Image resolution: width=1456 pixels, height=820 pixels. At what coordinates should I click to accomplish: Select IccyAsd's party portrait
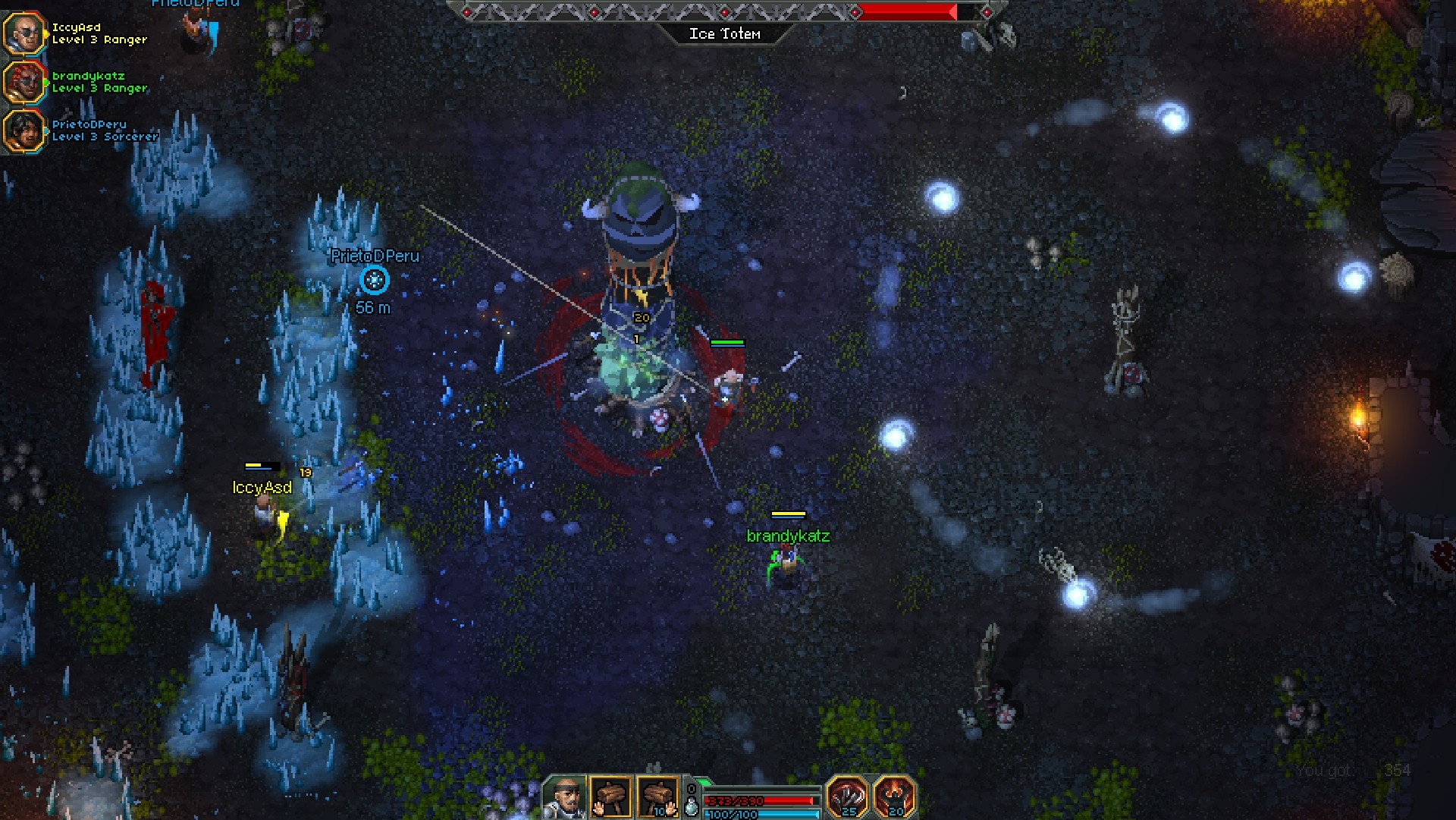[24, 33]
